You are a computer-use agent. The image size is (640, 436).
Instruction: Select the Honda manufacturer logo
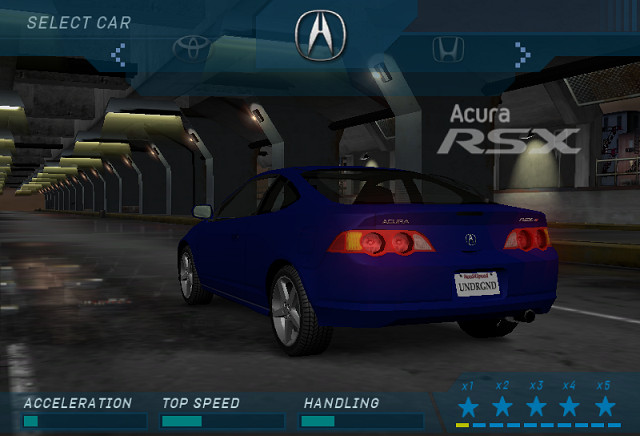point(447,48)
